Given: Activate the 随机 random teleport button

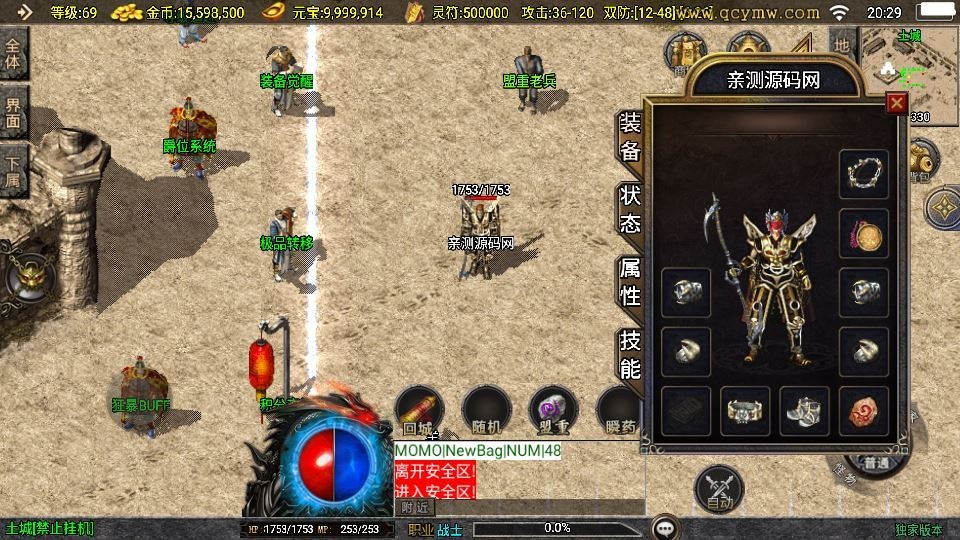Looking at the screenshot, I should tap(486, 411).
